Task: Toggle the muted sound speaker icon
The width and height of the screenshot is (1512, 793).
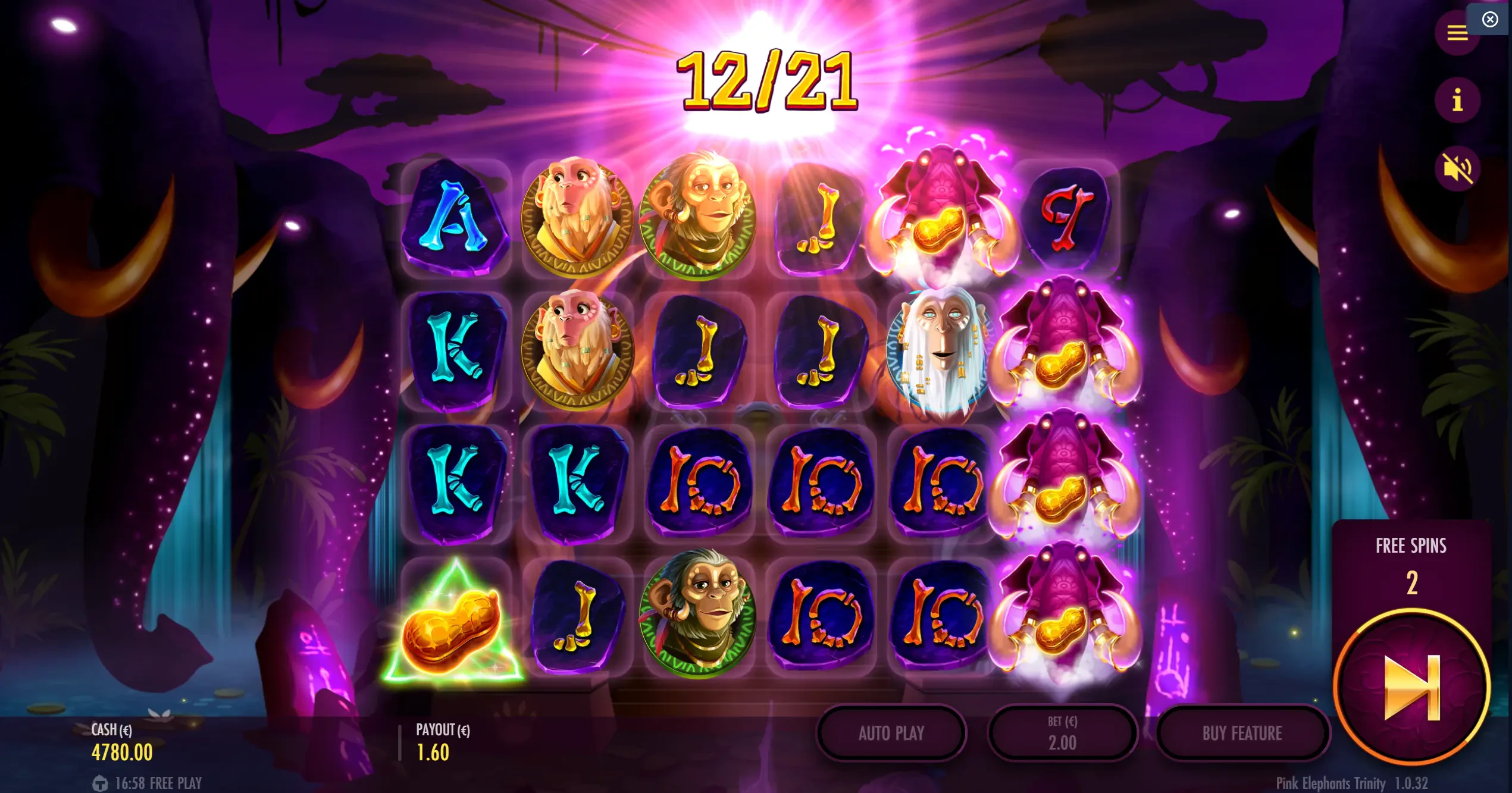Action: [1457, 168]
